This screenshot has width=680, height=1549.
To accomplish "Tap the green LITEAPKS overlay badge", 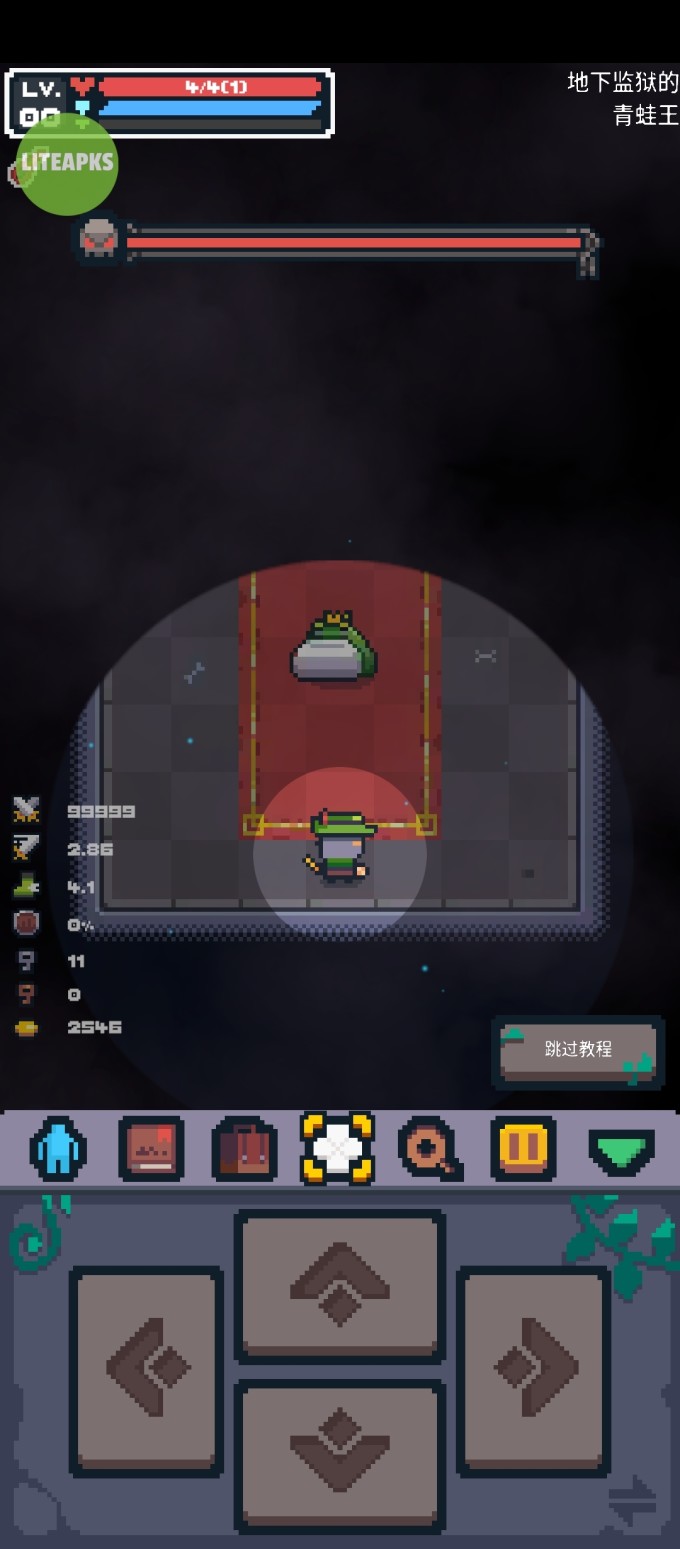I will click(67, 164).
